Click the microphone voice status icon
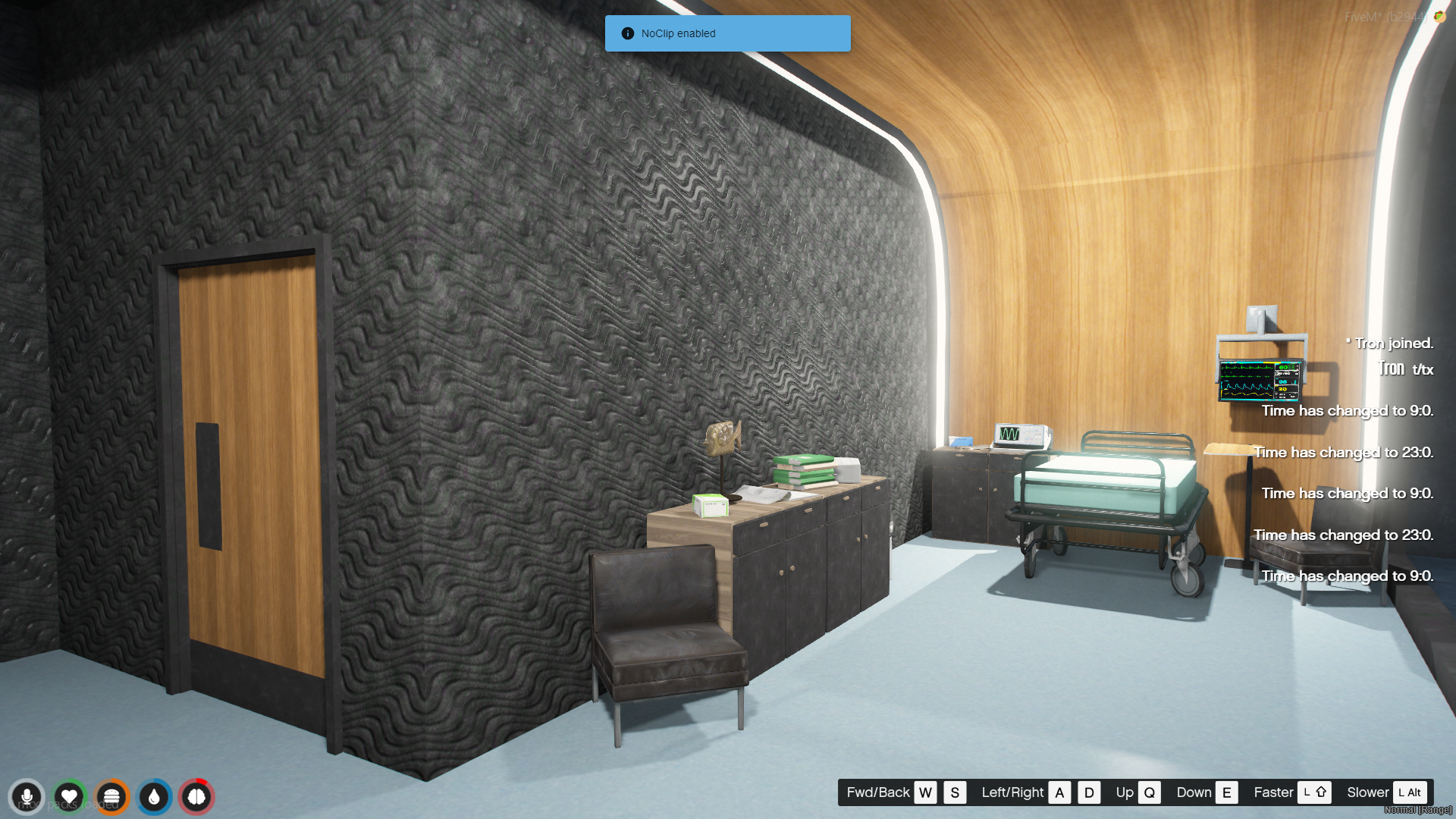Viewport: 1456px width, 819px height. click(27, 797)
